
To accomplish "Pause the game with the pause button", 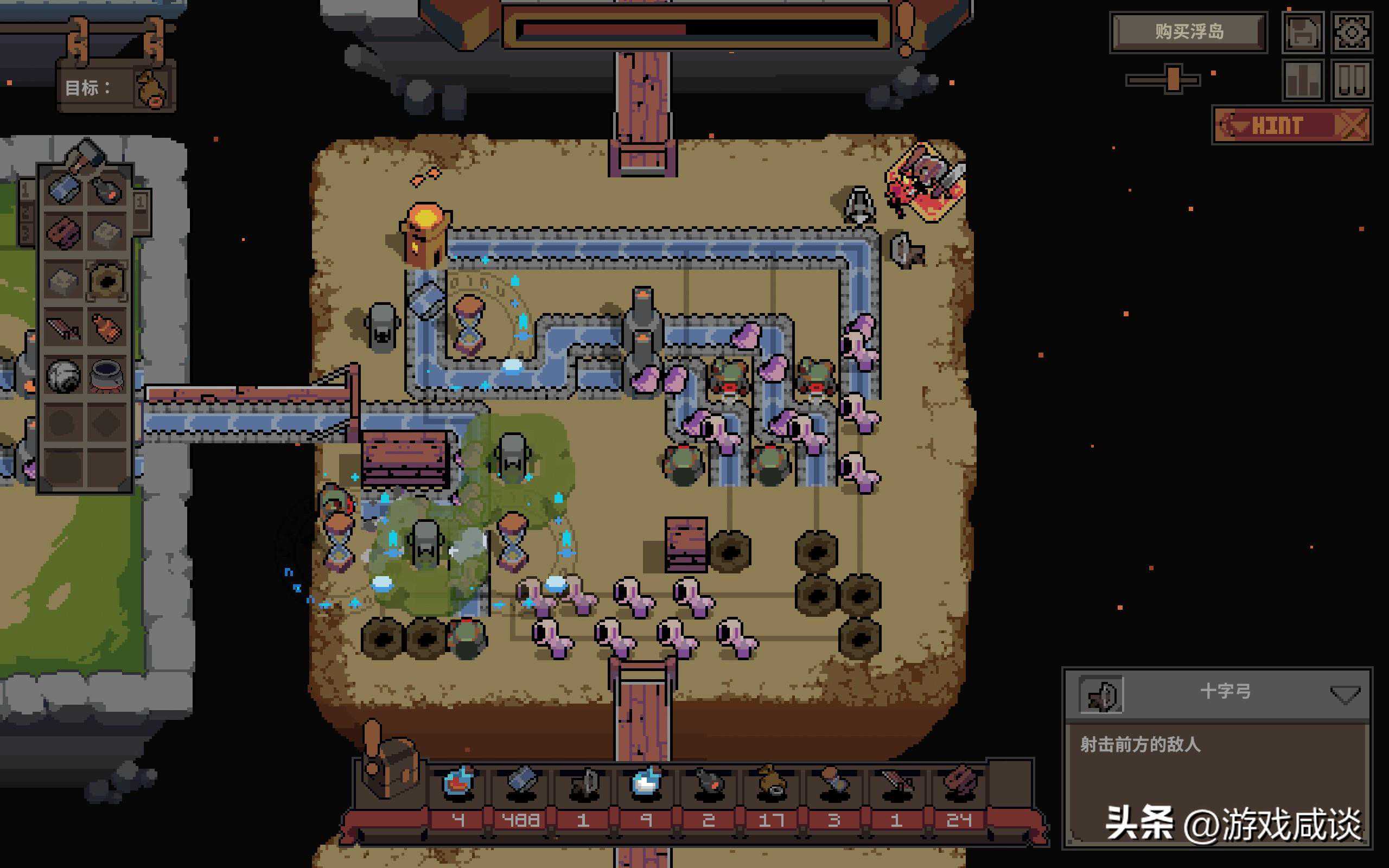I will pos(1352,80).
